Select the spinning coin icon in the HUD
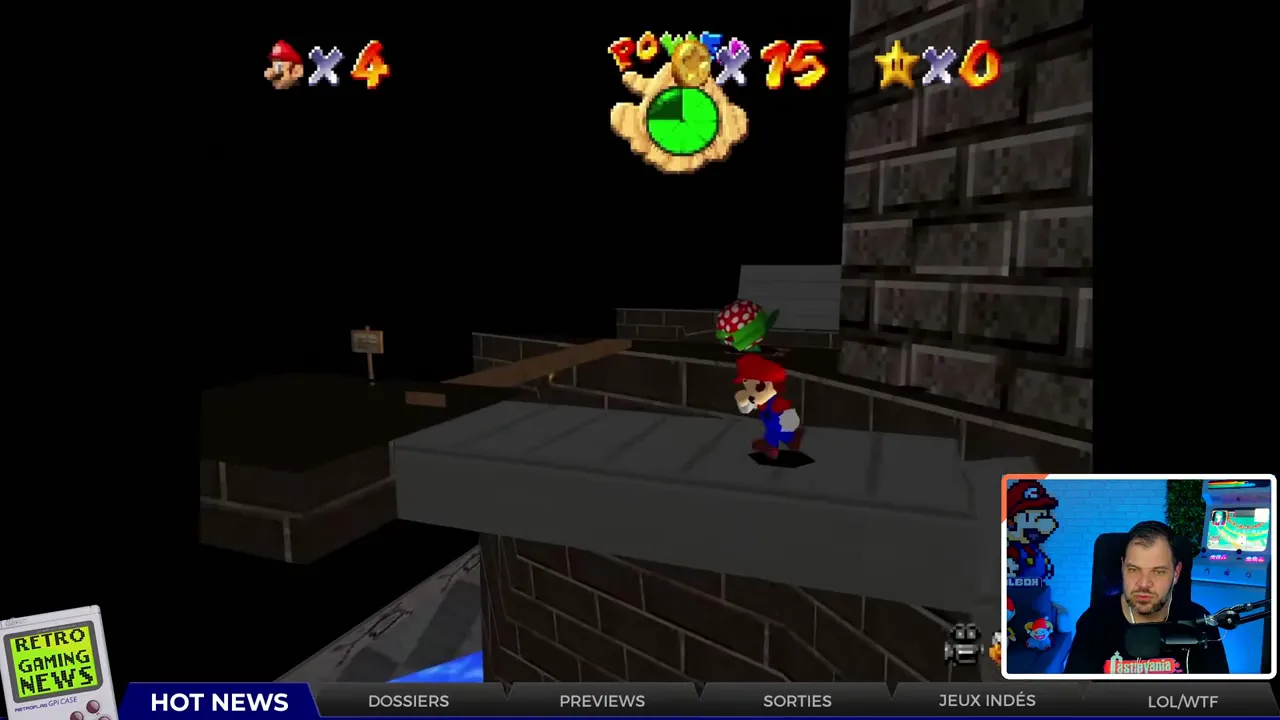 click(692, 63)
